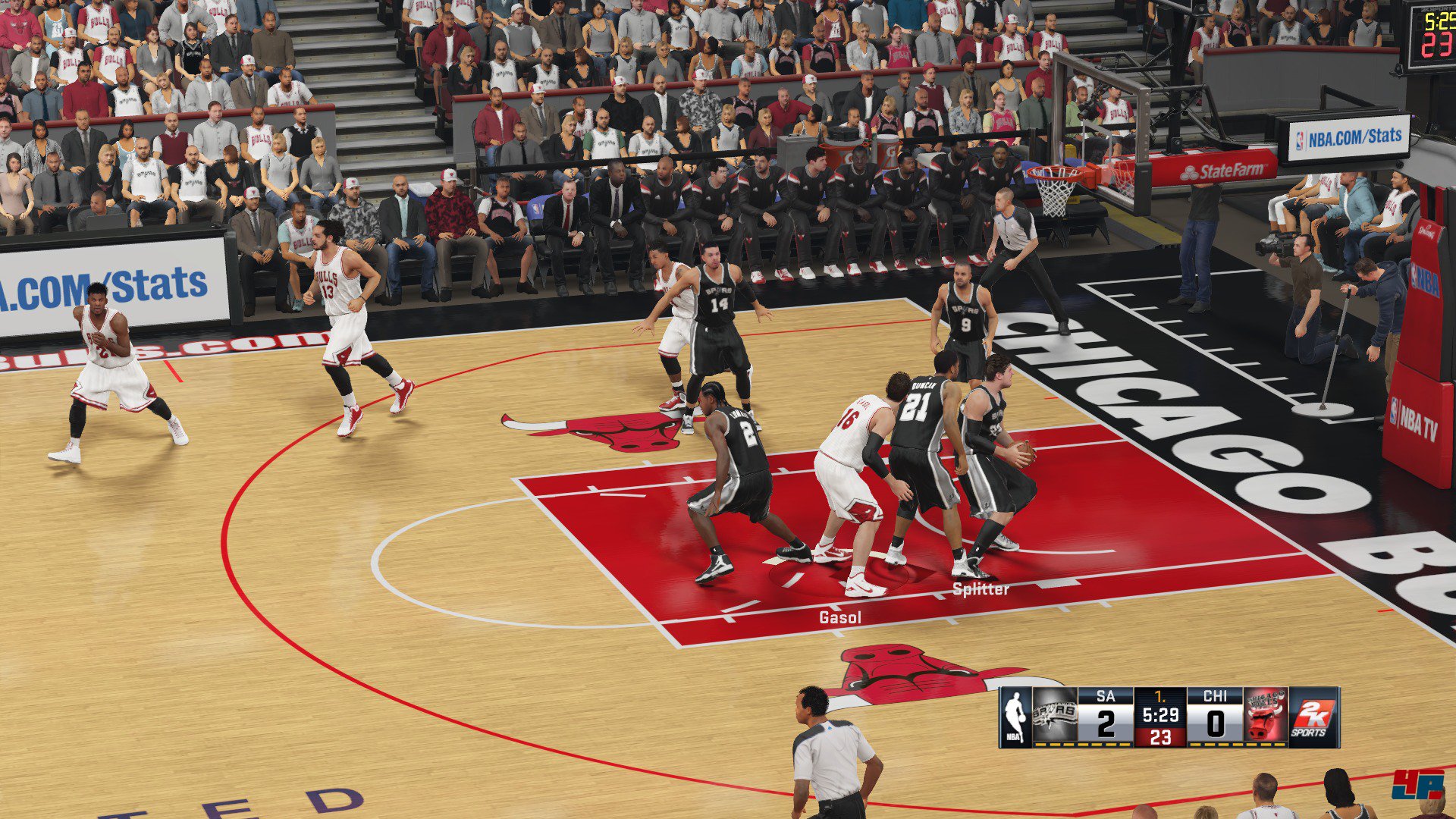The height and width of the screenshot is (819, 1456).
Task: Click the Spurs logo on the scoreboard
Action: point(1055,715)
